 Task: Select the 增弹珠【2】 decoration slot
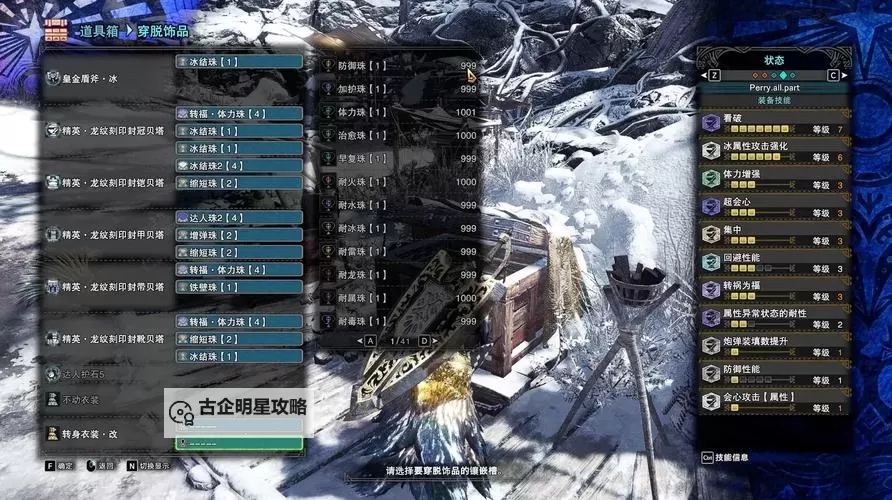click(x=239, y=235)
